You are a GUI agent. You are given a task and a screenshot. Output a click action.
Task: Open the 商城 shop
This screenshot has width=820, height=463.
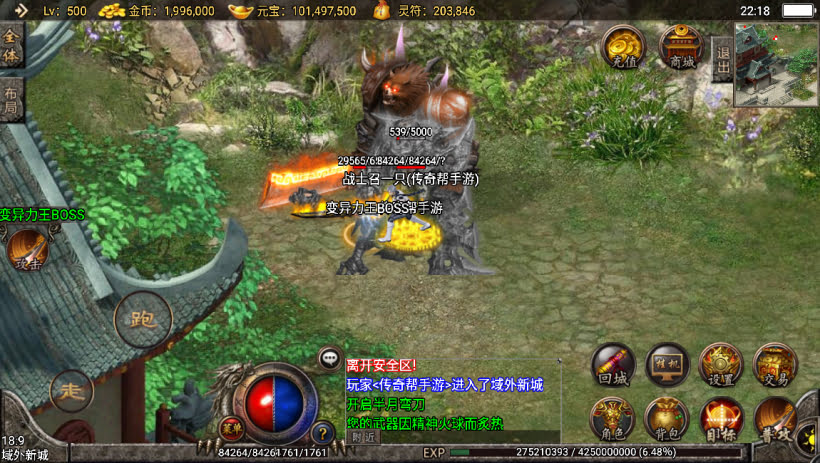click(x=680, y=46)
